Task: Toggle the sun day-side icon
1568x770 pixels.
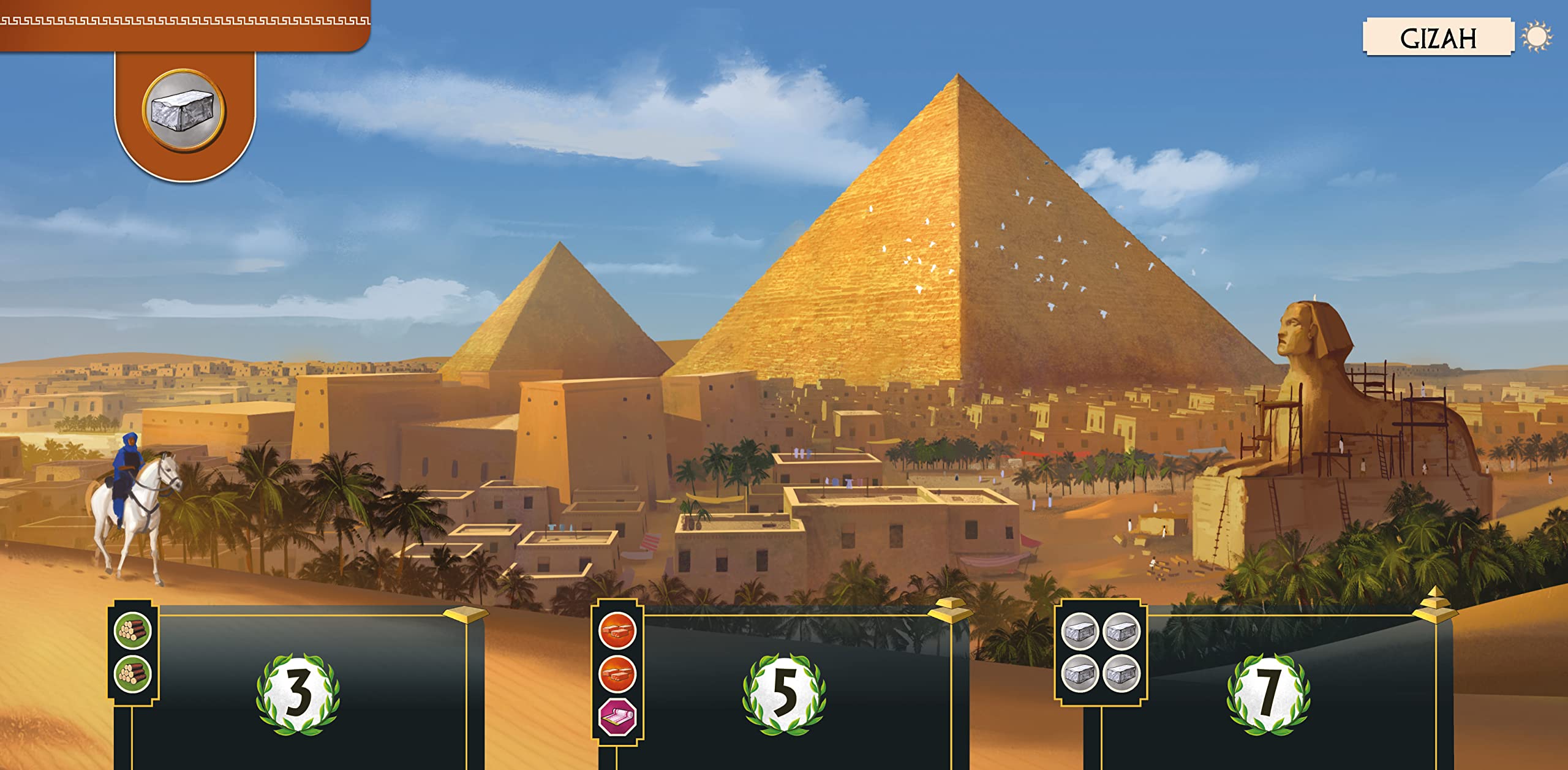Action: point(1537,37)
